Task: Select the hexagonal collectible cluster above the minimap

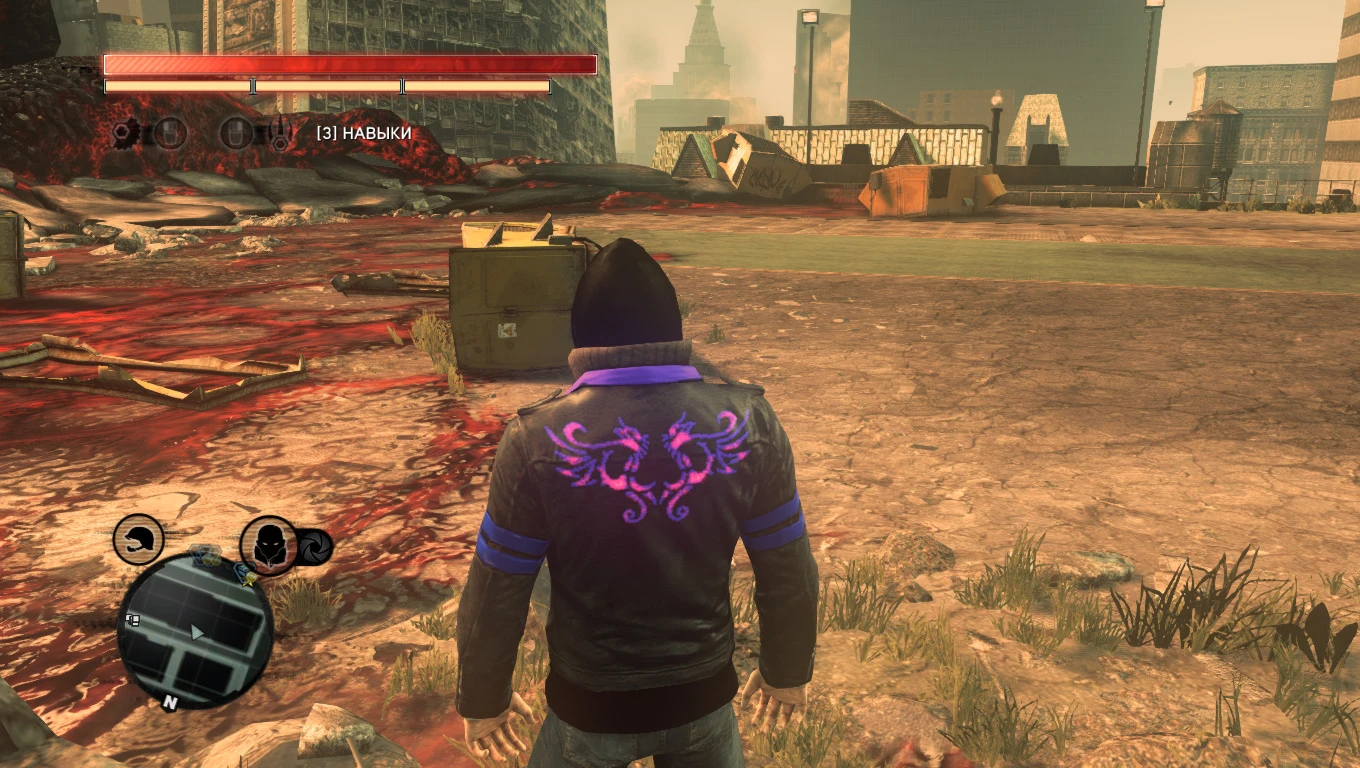Action: click(207, 555)
